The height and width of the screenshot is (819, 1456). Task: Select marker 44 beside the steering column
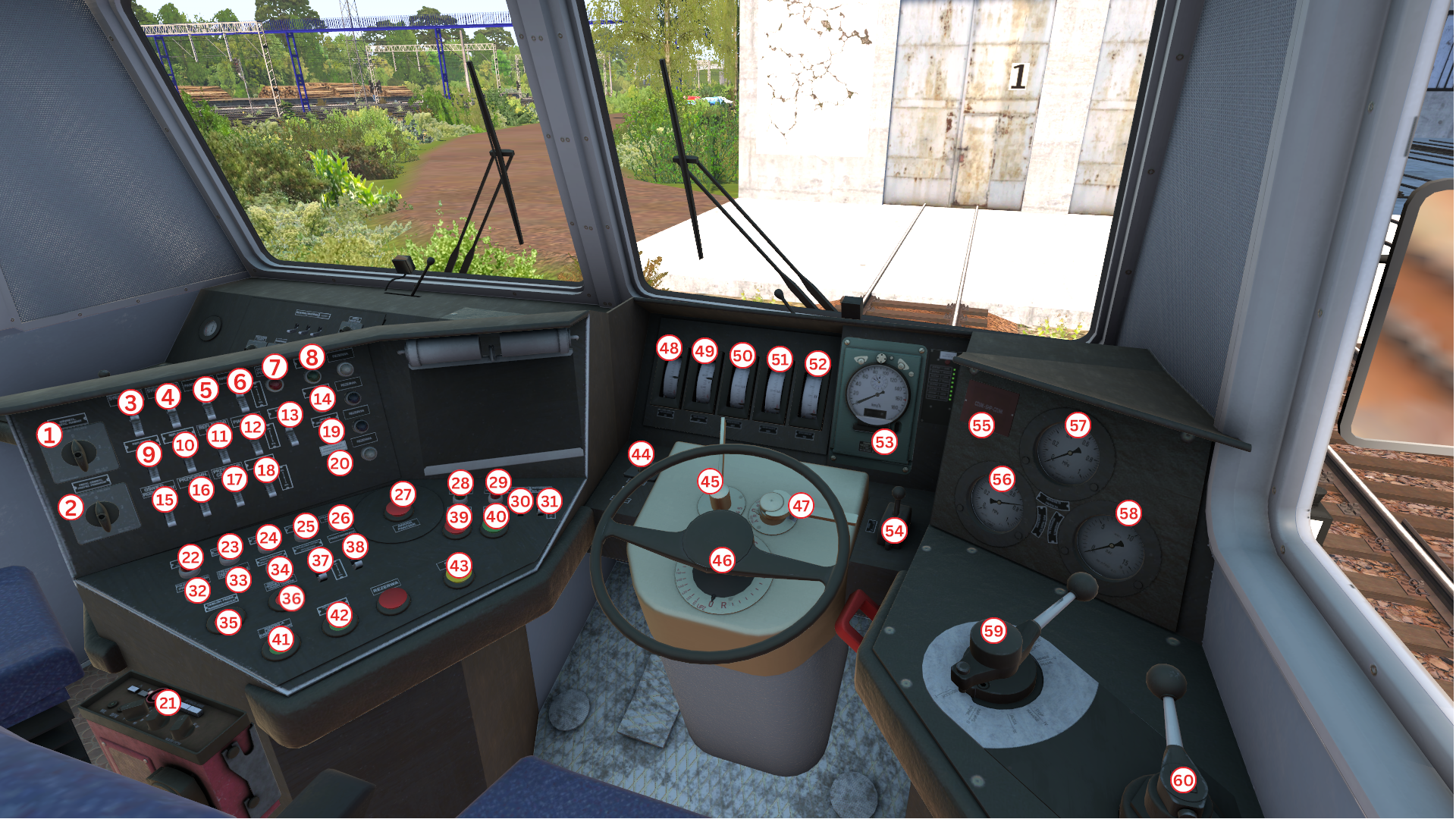click(x=641, y=454)
